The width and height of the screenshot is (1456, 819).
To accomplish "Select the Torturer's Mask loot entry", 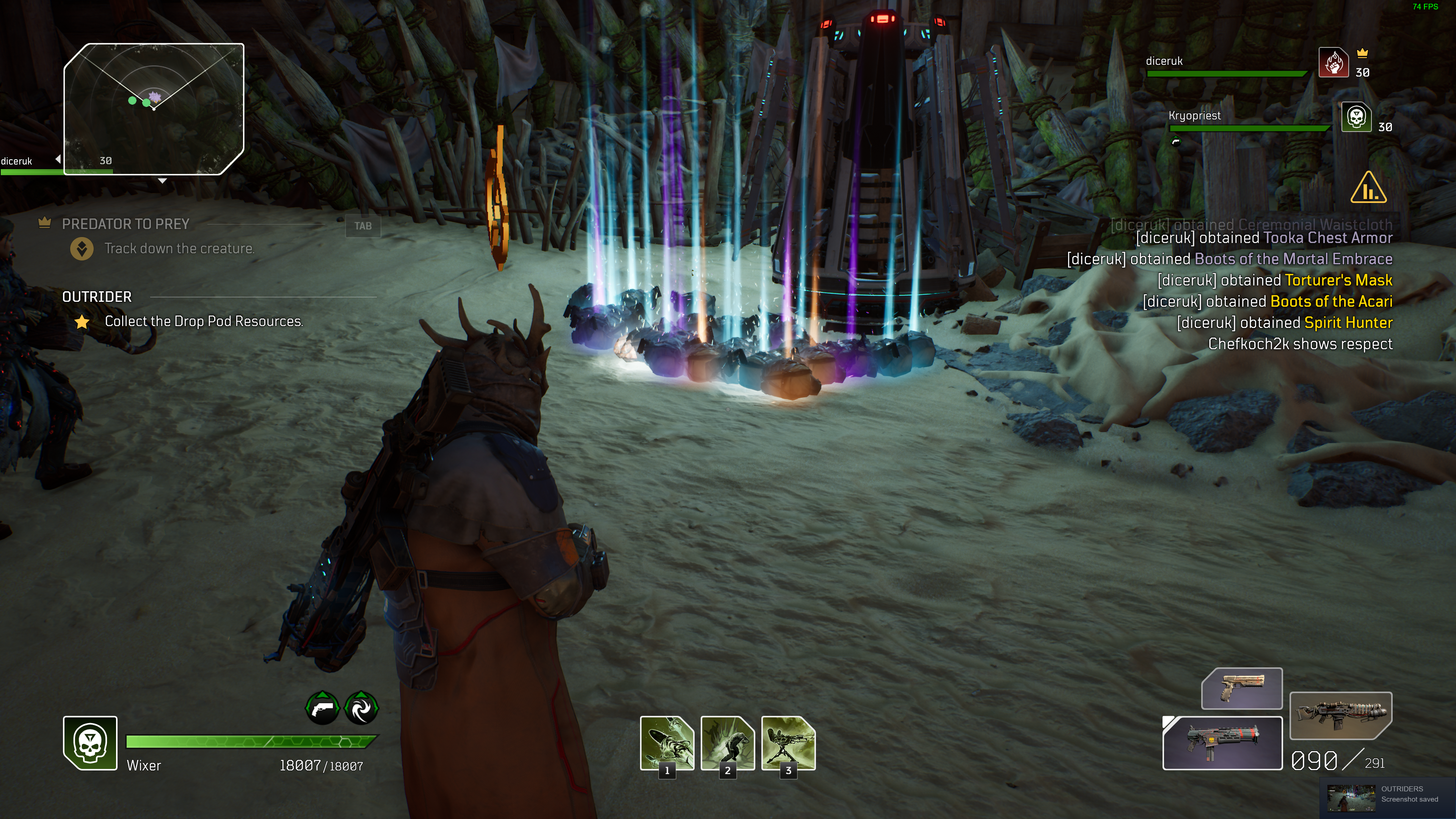I will [1338, 280].
